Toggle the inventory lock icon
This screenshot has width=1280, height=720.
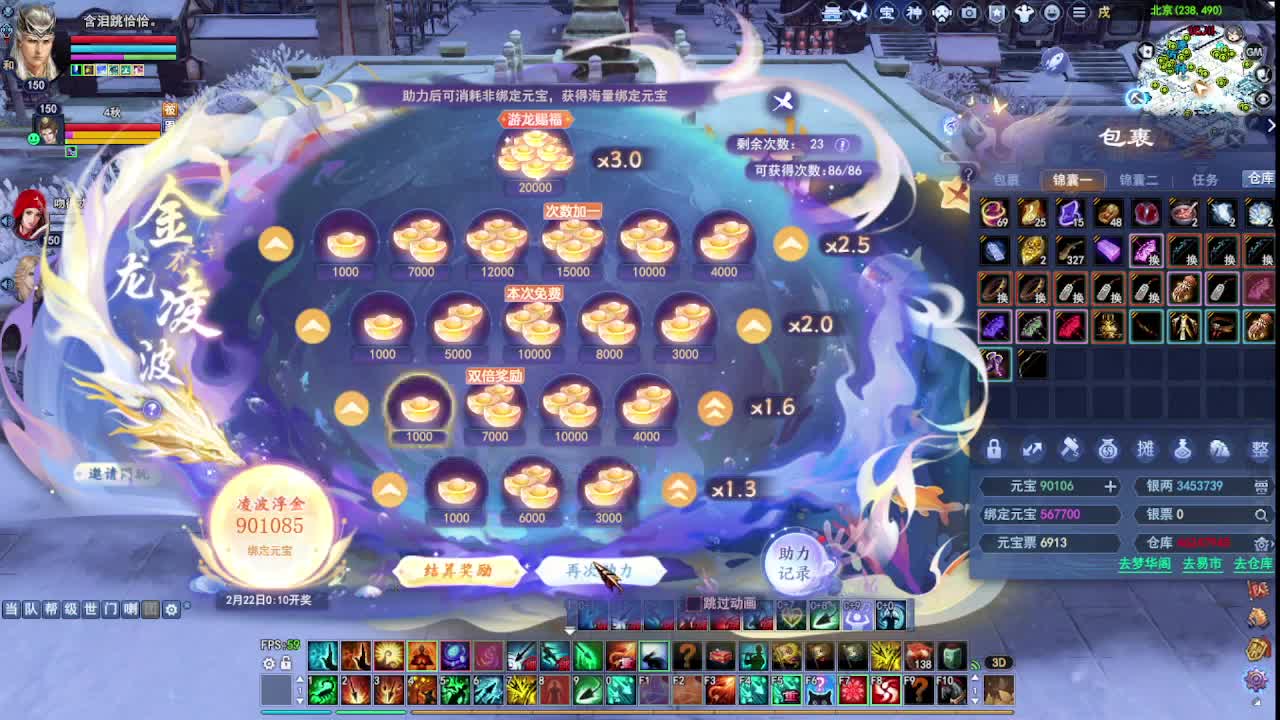click(x=993, y=449)
